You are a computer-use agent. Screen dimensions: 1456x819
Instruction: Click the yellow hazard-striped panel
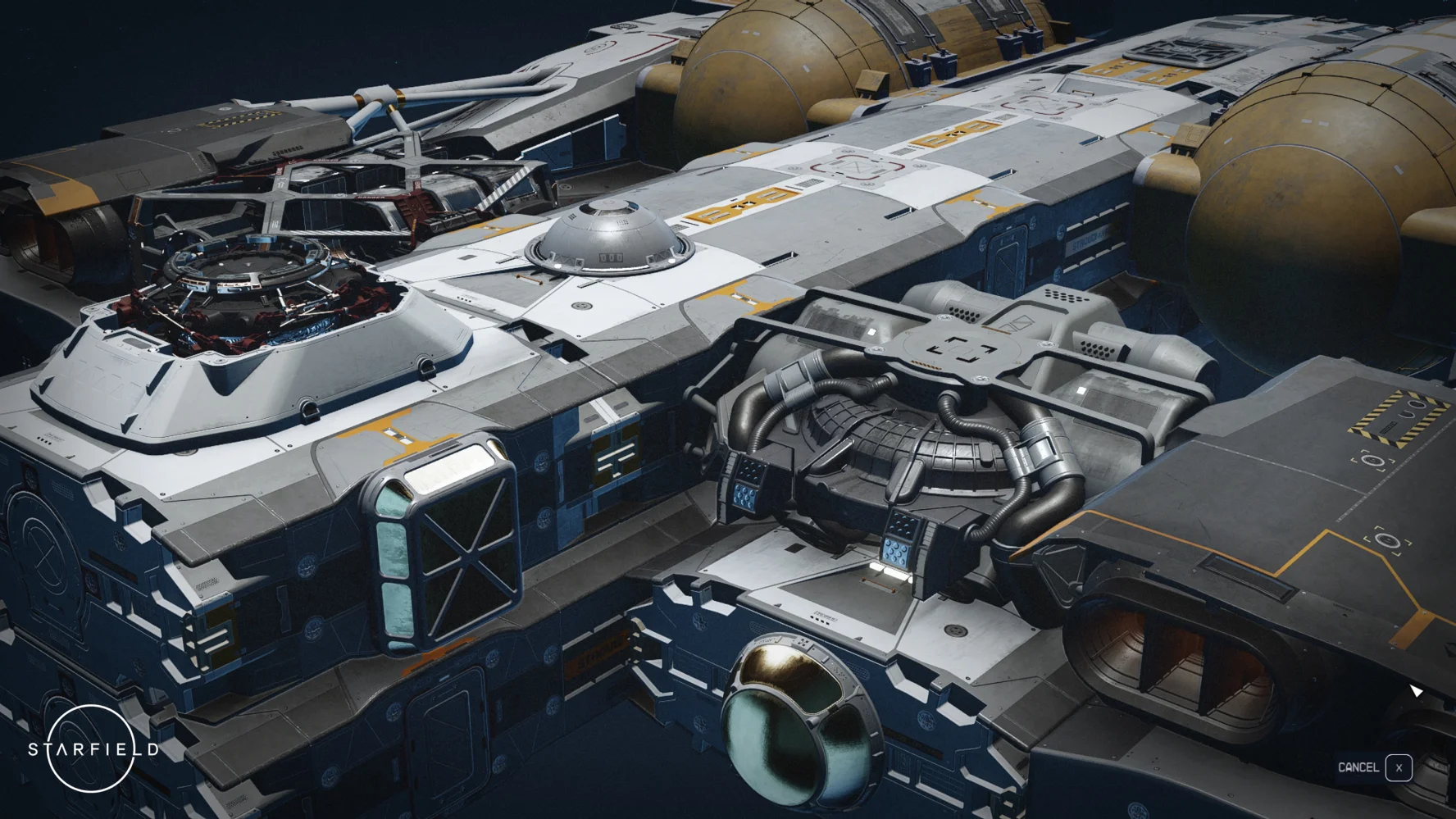(x=1398, y=418)
